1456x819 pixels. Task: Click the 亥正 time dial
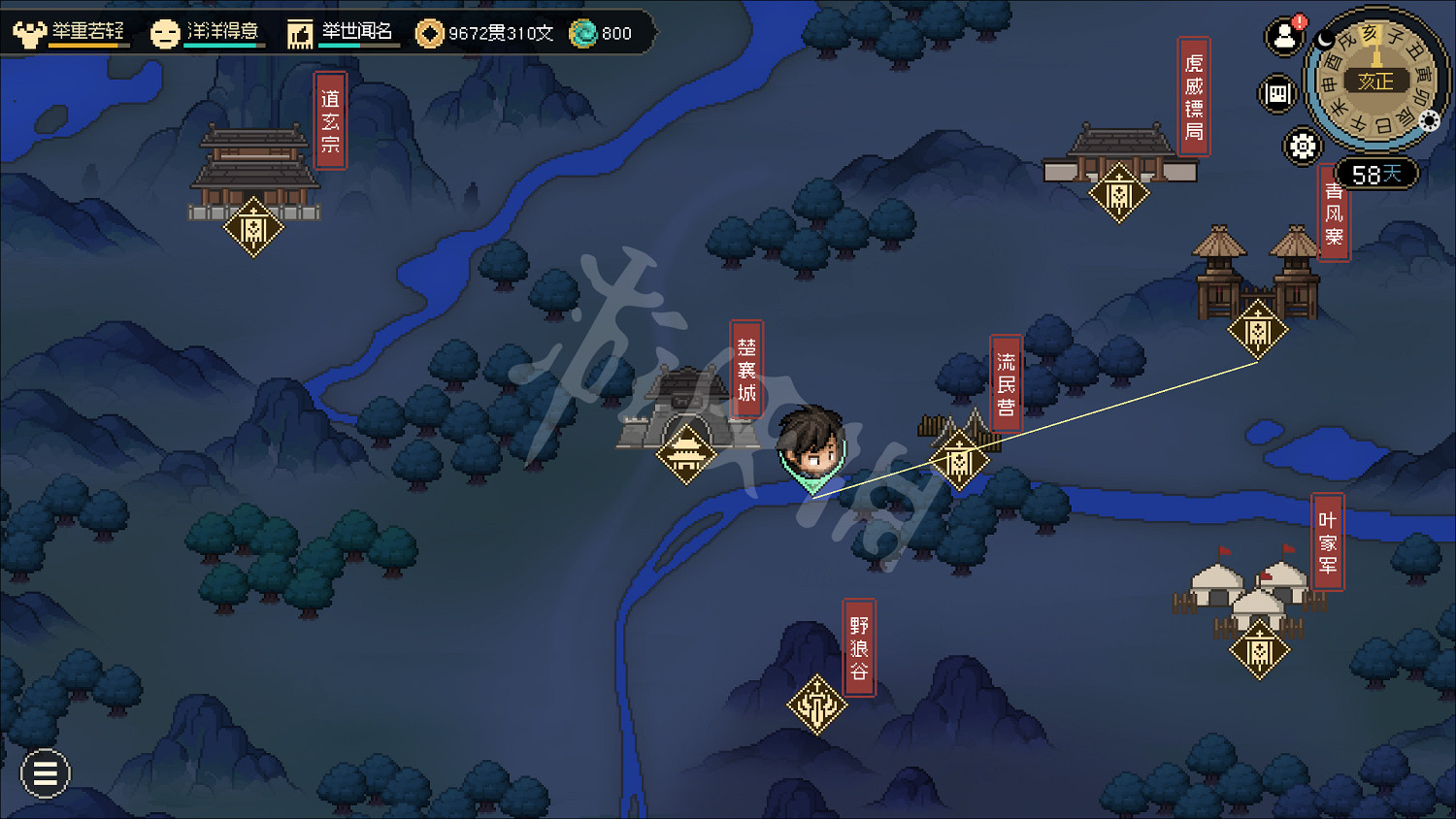pyautogui.click(x=1374, y=82)
